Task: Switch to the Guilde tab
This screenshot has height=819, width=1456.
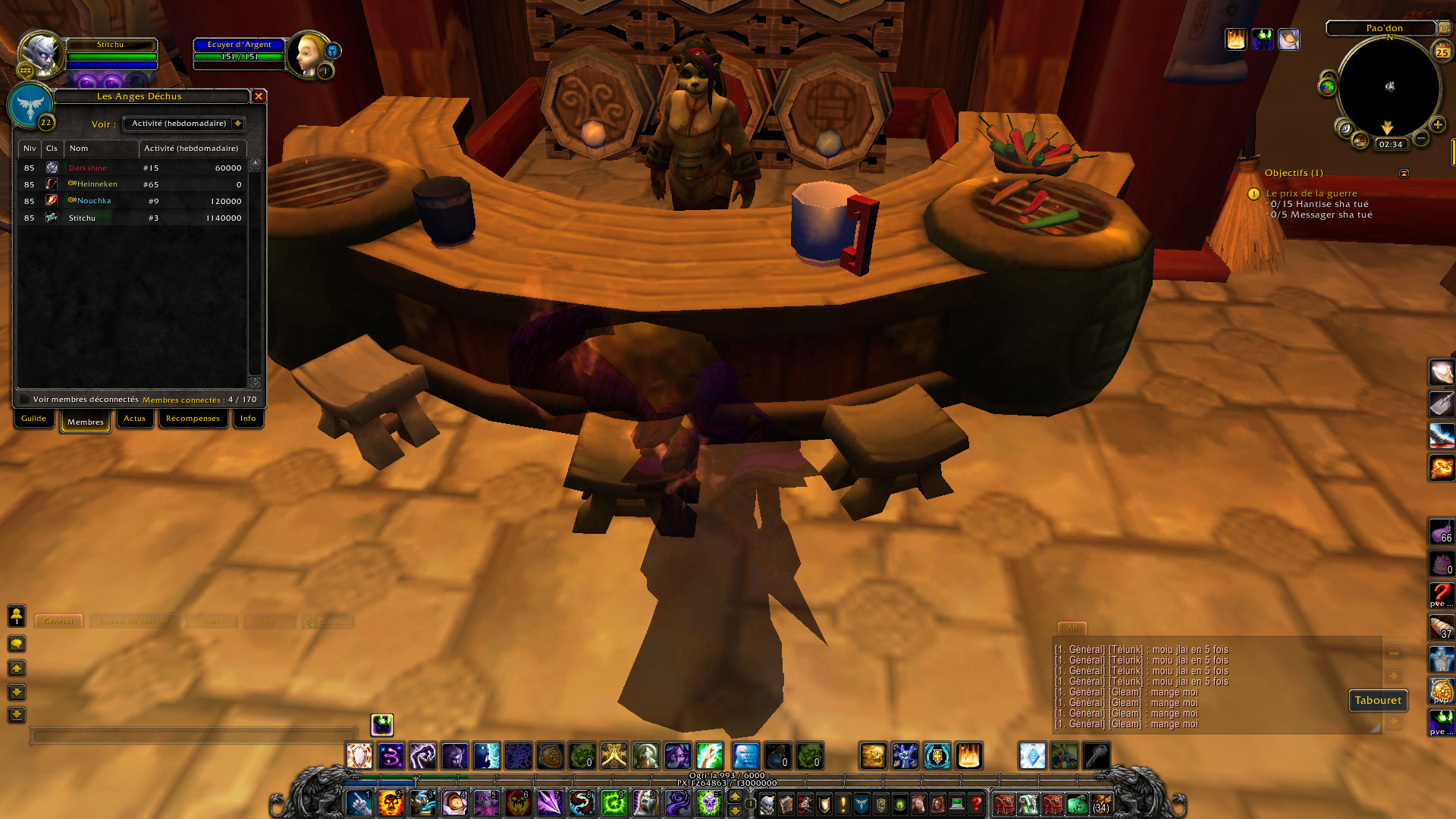Action: coord(33,419)
